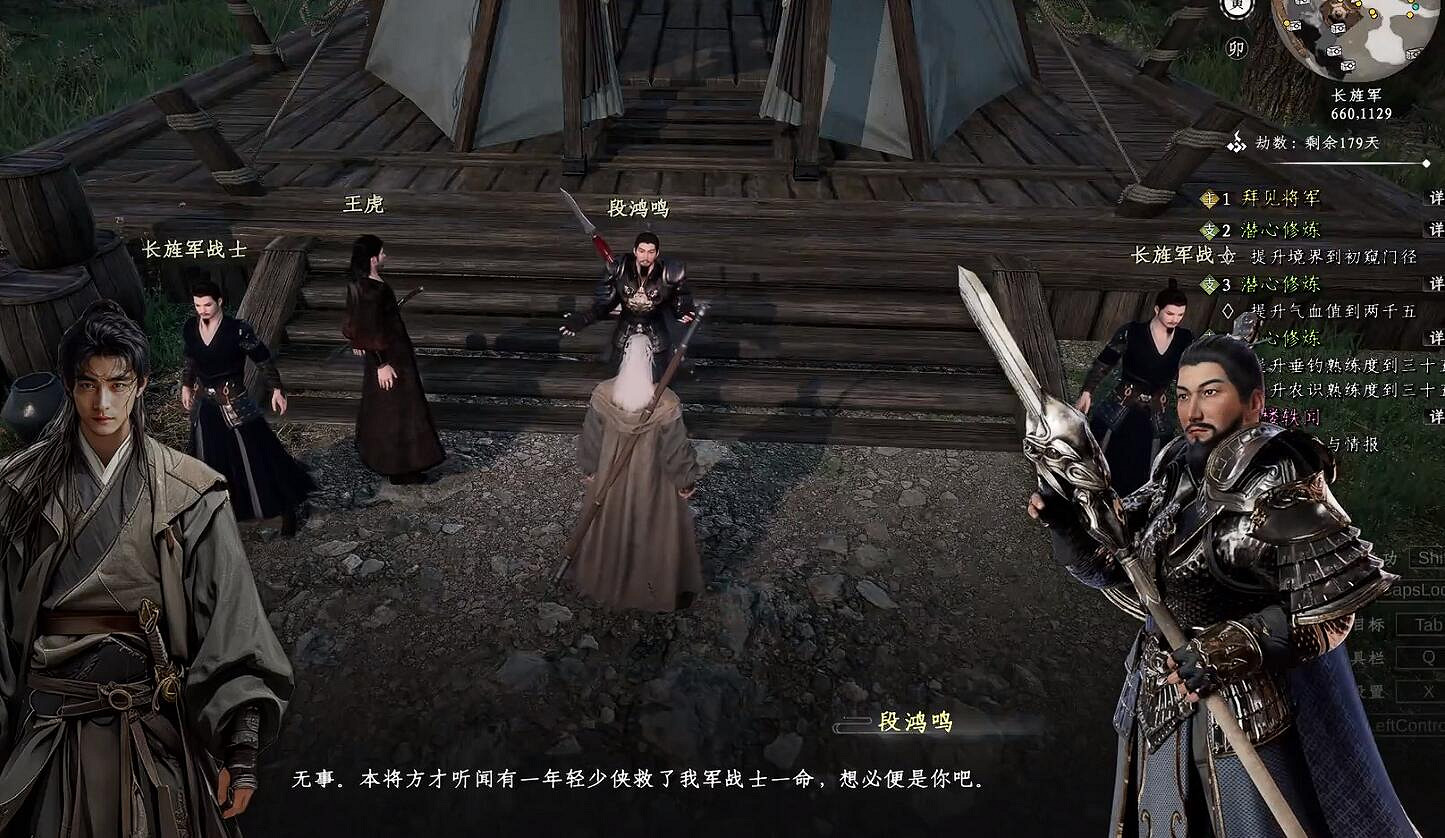Click the progress arrow on the 劫数 countdown bar
This screenshot has width=1445, height=838.
pos(1427,162)
